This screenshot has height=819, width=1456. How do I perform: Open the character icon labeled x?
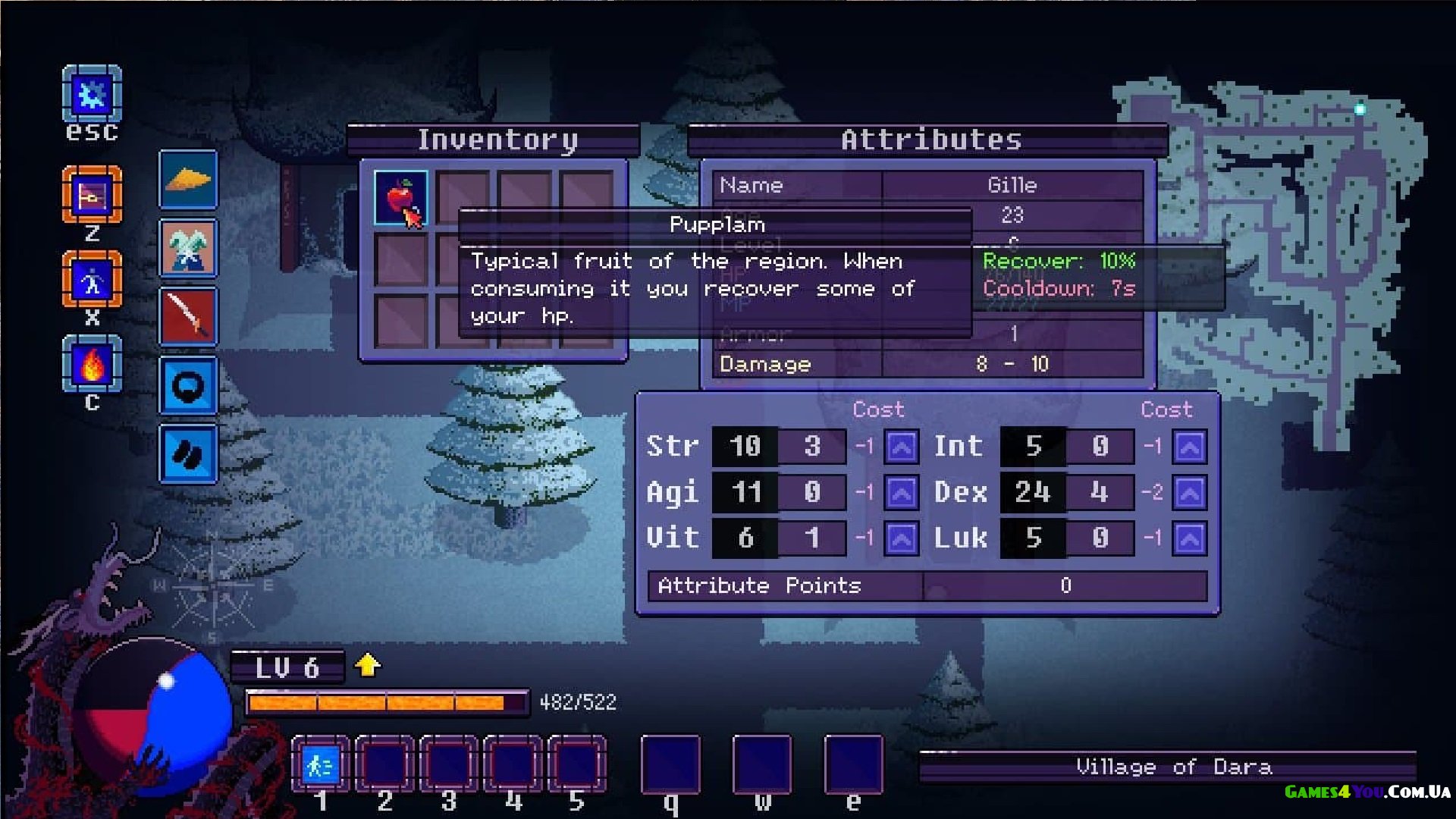coord(92,281)
